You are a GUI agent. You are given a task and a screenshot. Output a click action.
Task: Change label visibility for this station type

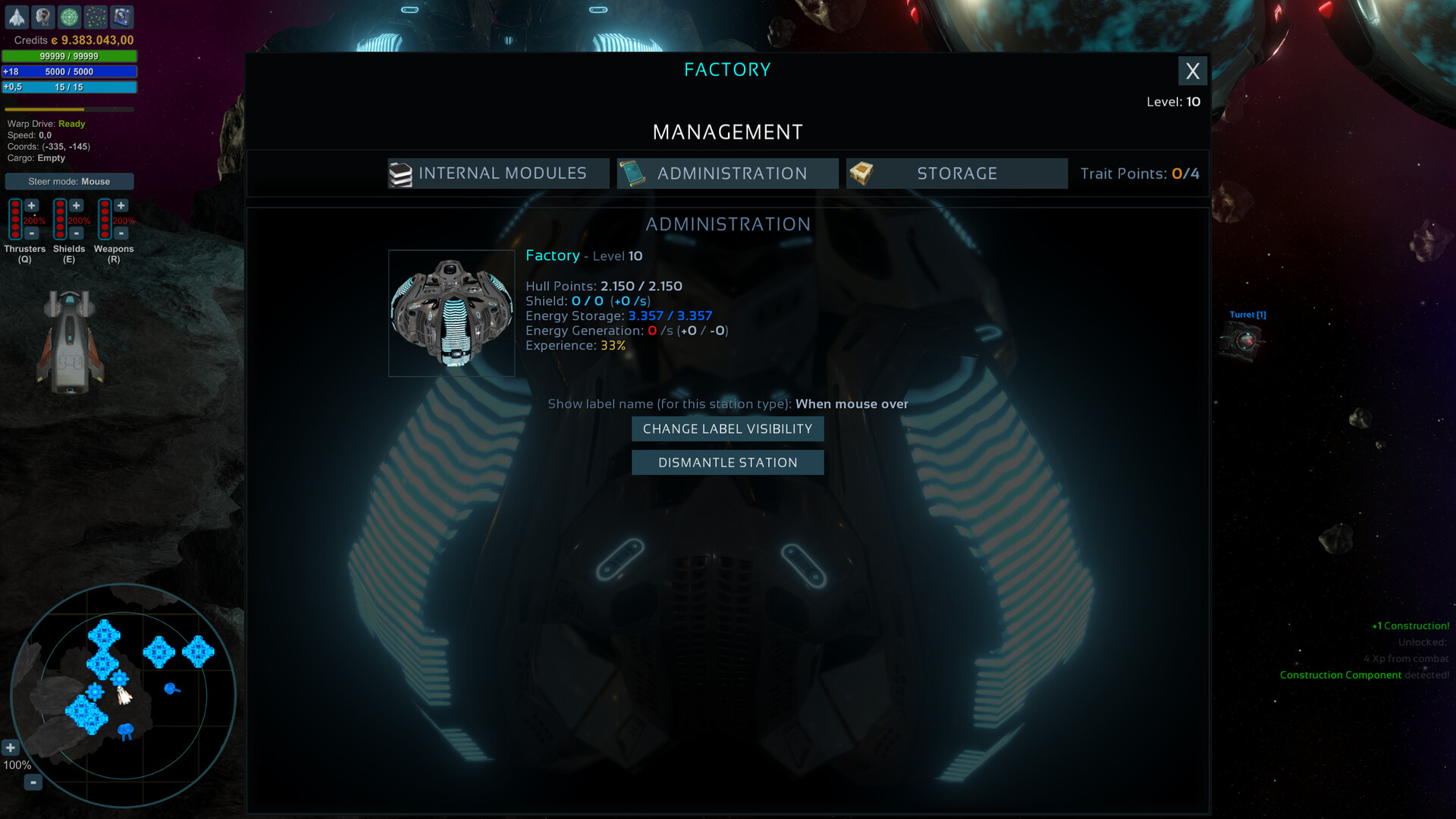727,428
